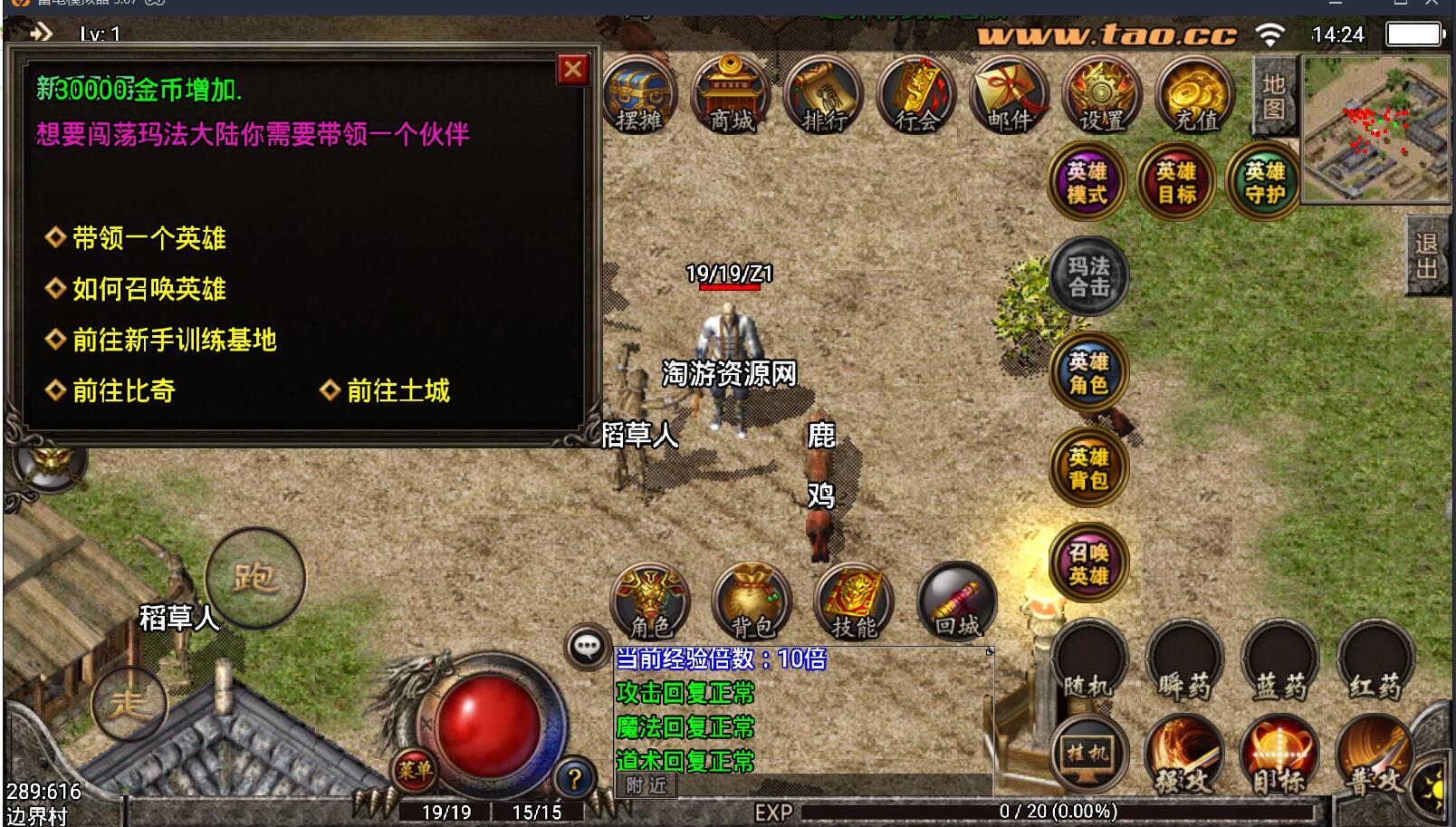Open the 商城 shop

pos(732,95)
